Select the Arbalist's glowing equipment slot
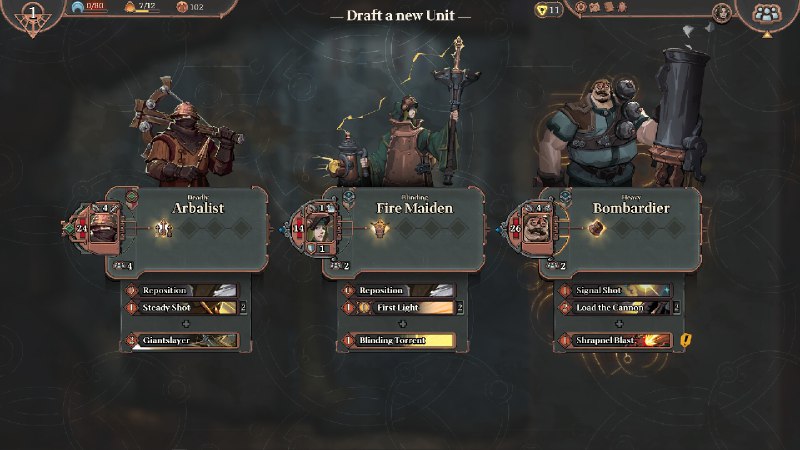 tap(166, 229)
